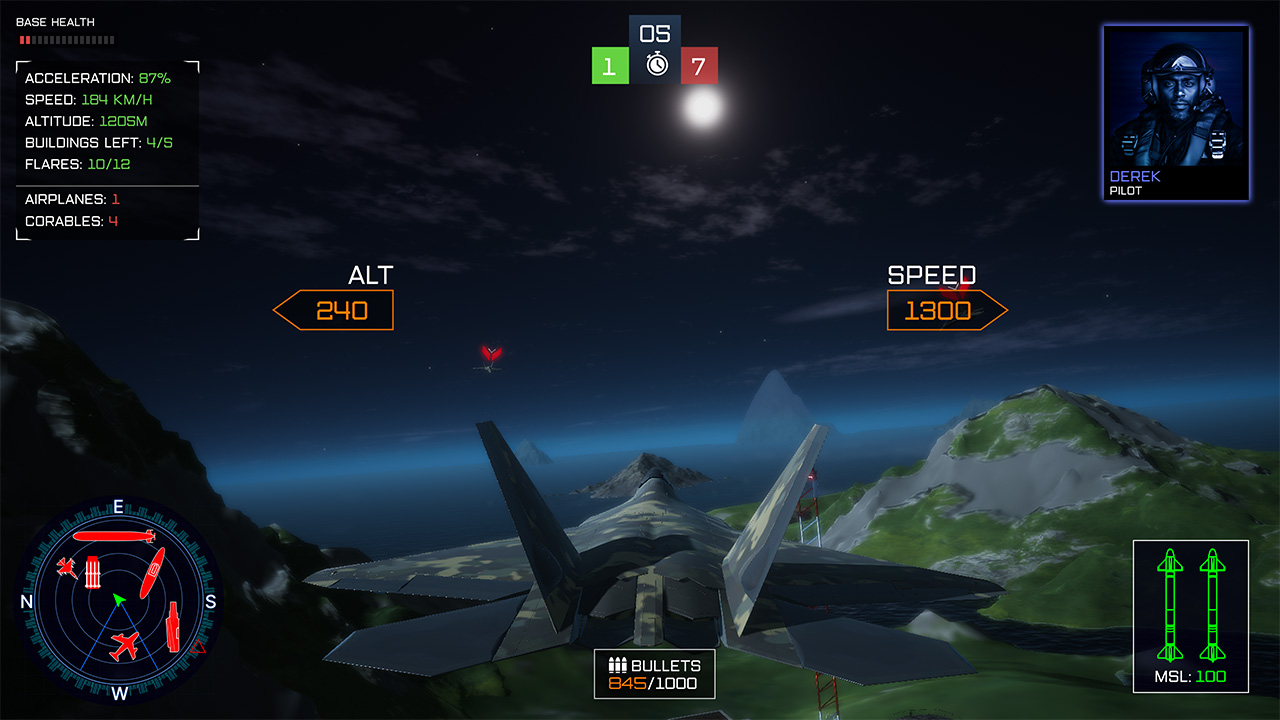Select the green player arrow on the radar
Screen dimensions: 1280x720
119,599
